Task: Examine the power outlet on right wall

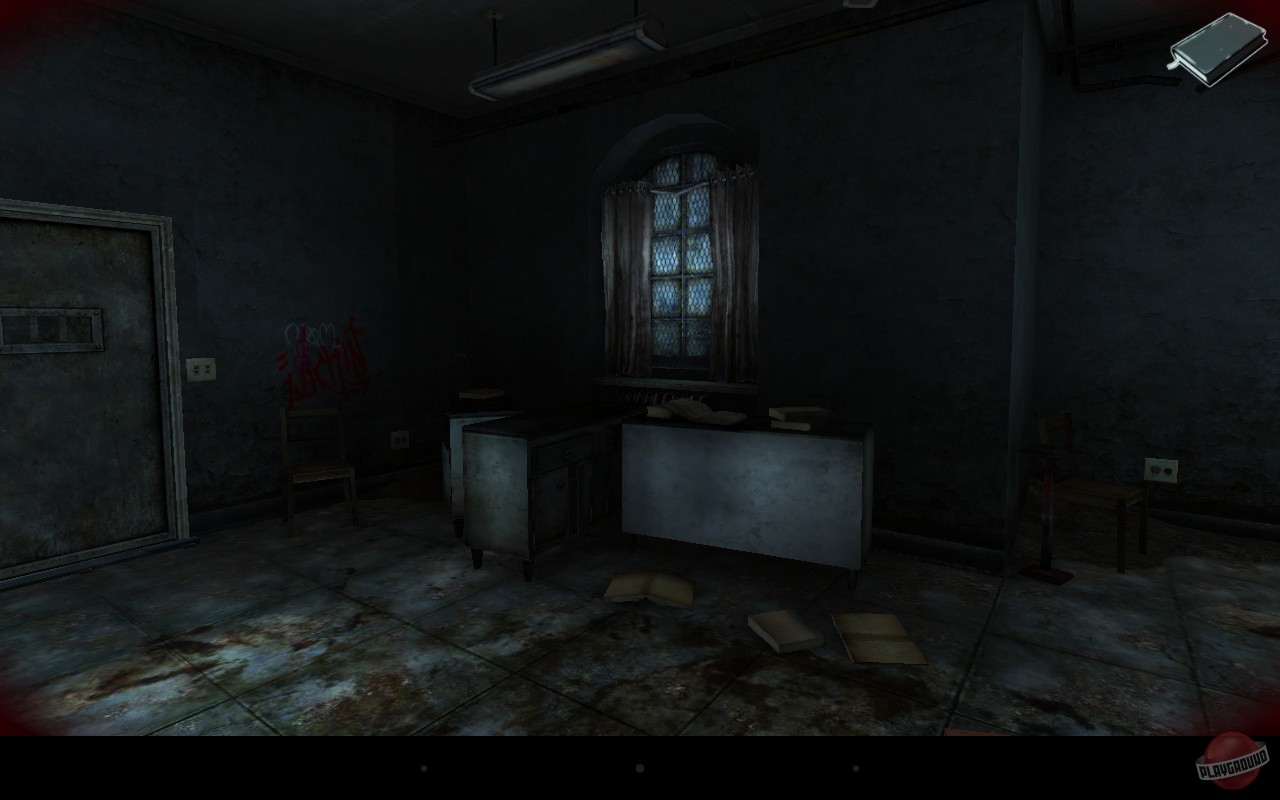Action: pyautogui.click(x=1161, y=470)
